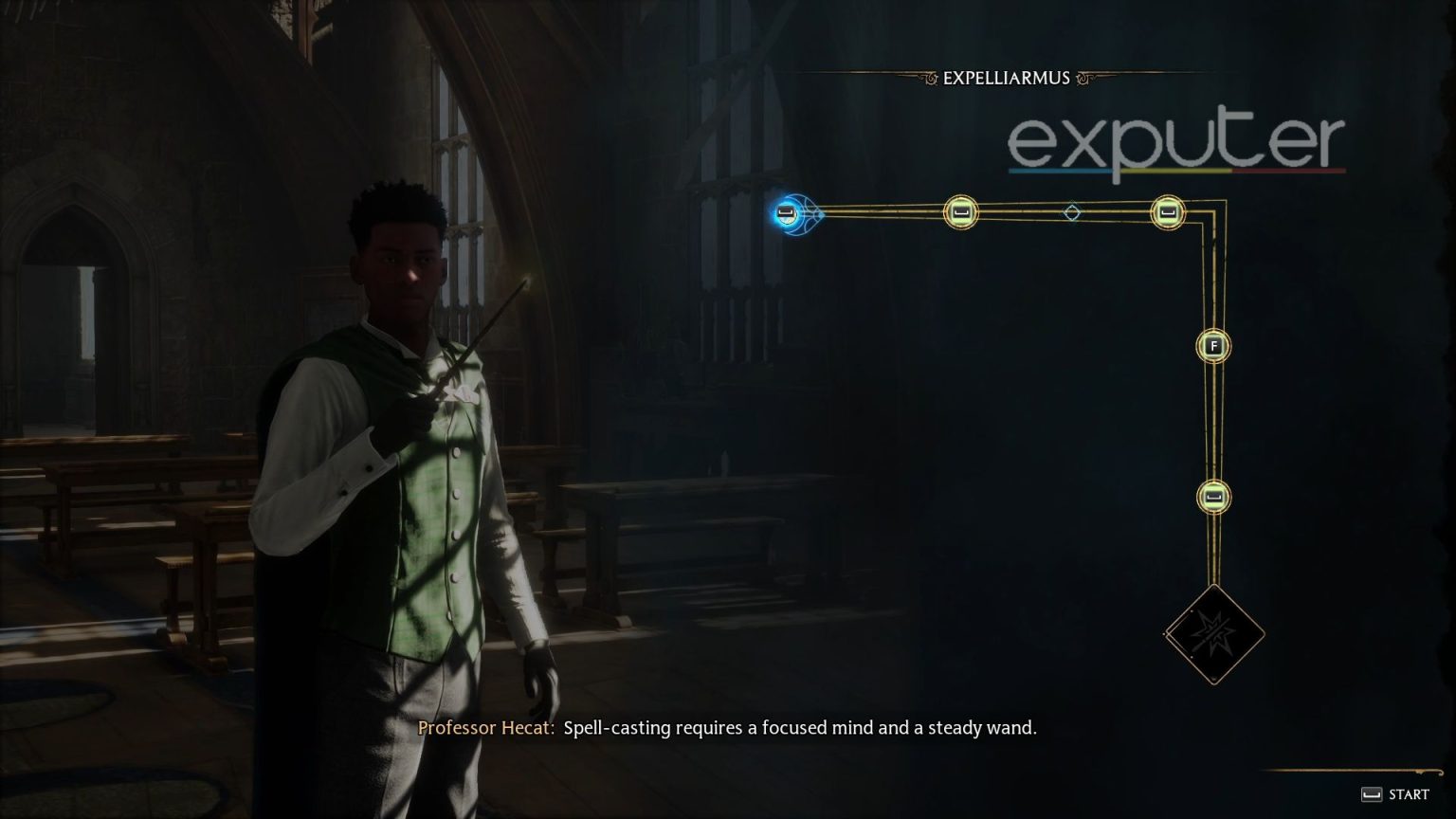
Task: Select the glowing blue starting node
Action: (787, 212)
